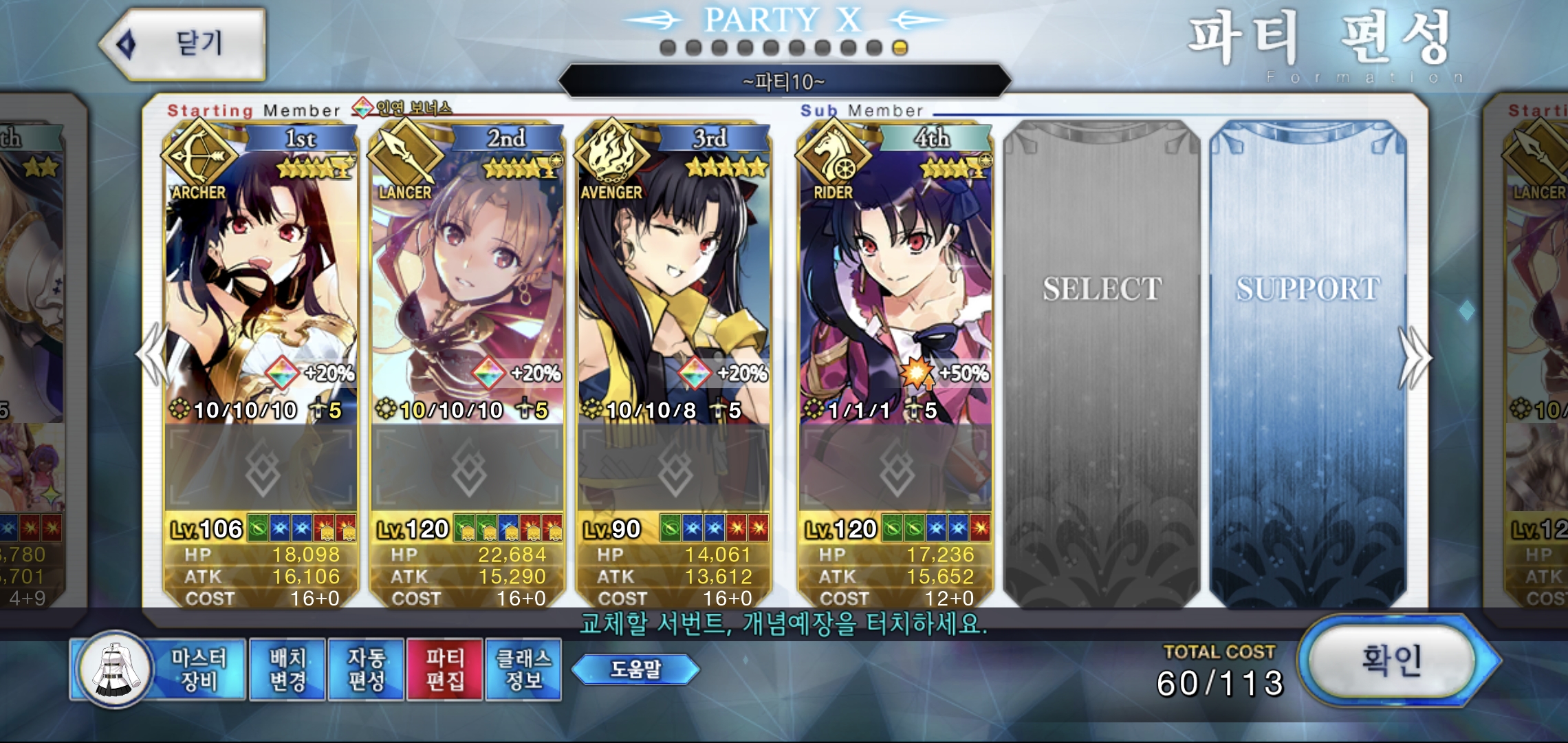The height and width of the screenshot is (743, 1568).
Task: Go to next party with right arrow
Action: 1415,358
